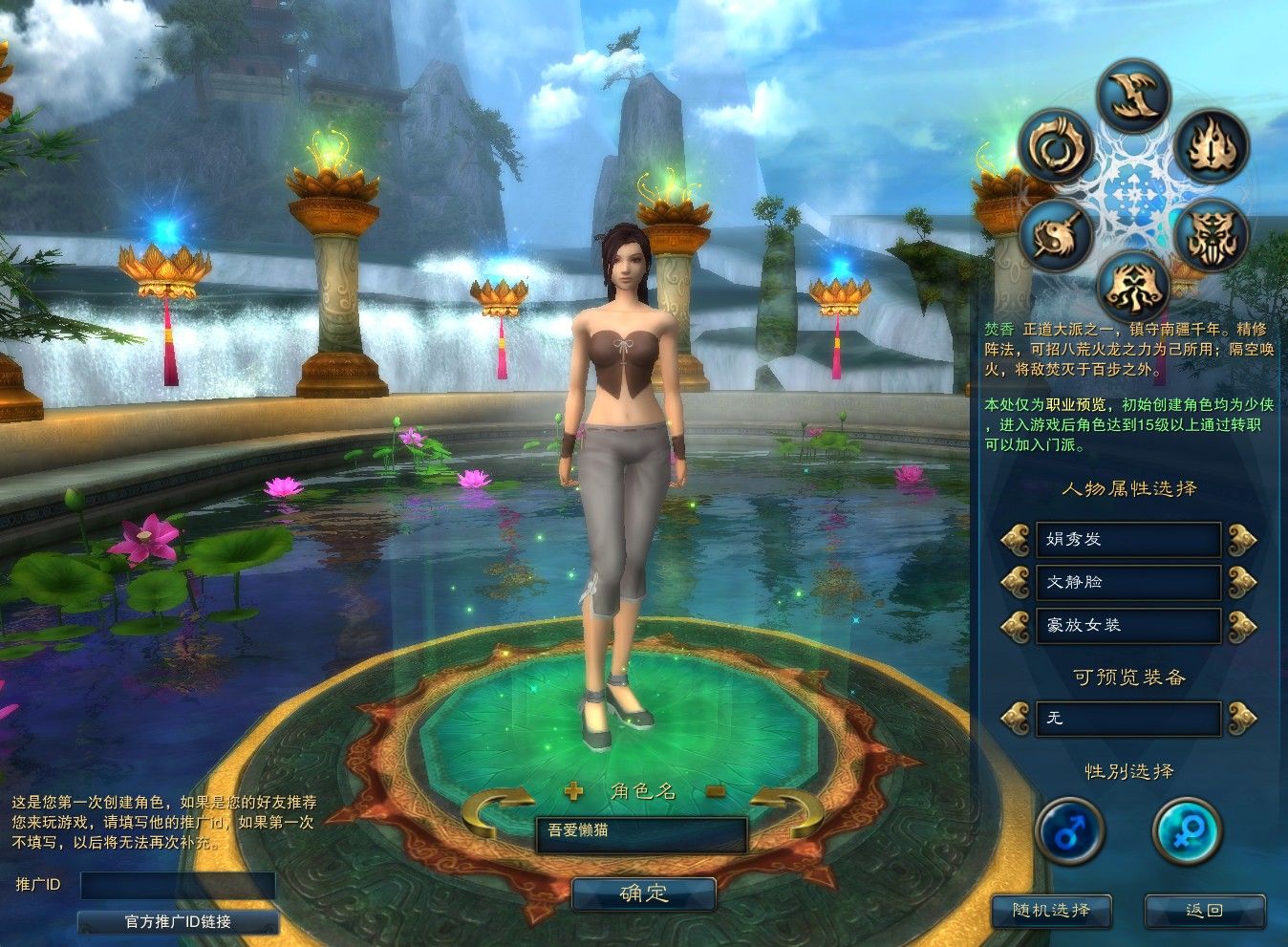
Task: Preview the flaming sword class icon
Action: click(1211, 146)
